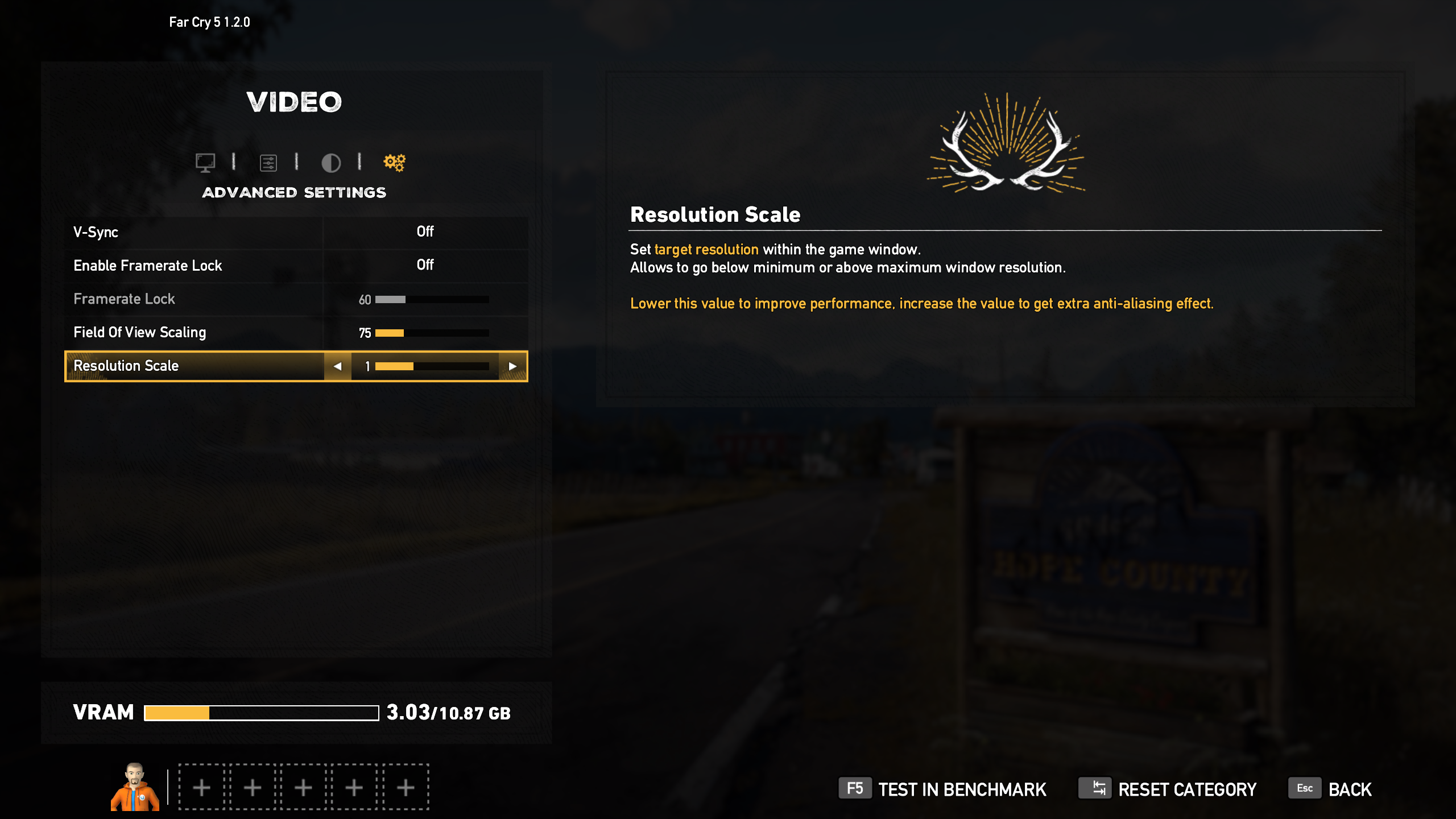1456x819 pixels.
Task: Adjust the Framerate Lock slider
Action: click(432, 299)
